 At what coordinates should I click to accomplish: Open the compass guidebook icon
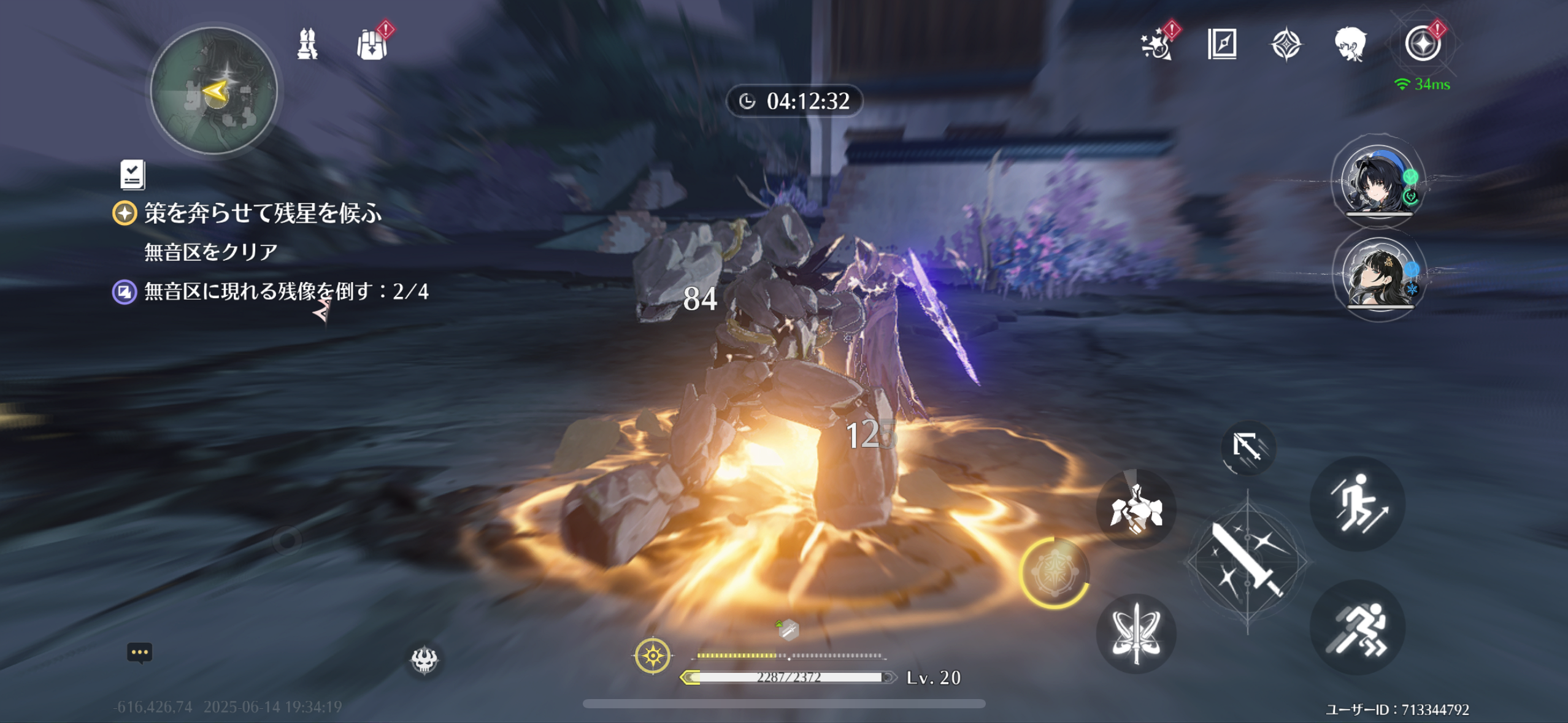click(x=1221, y=44)
